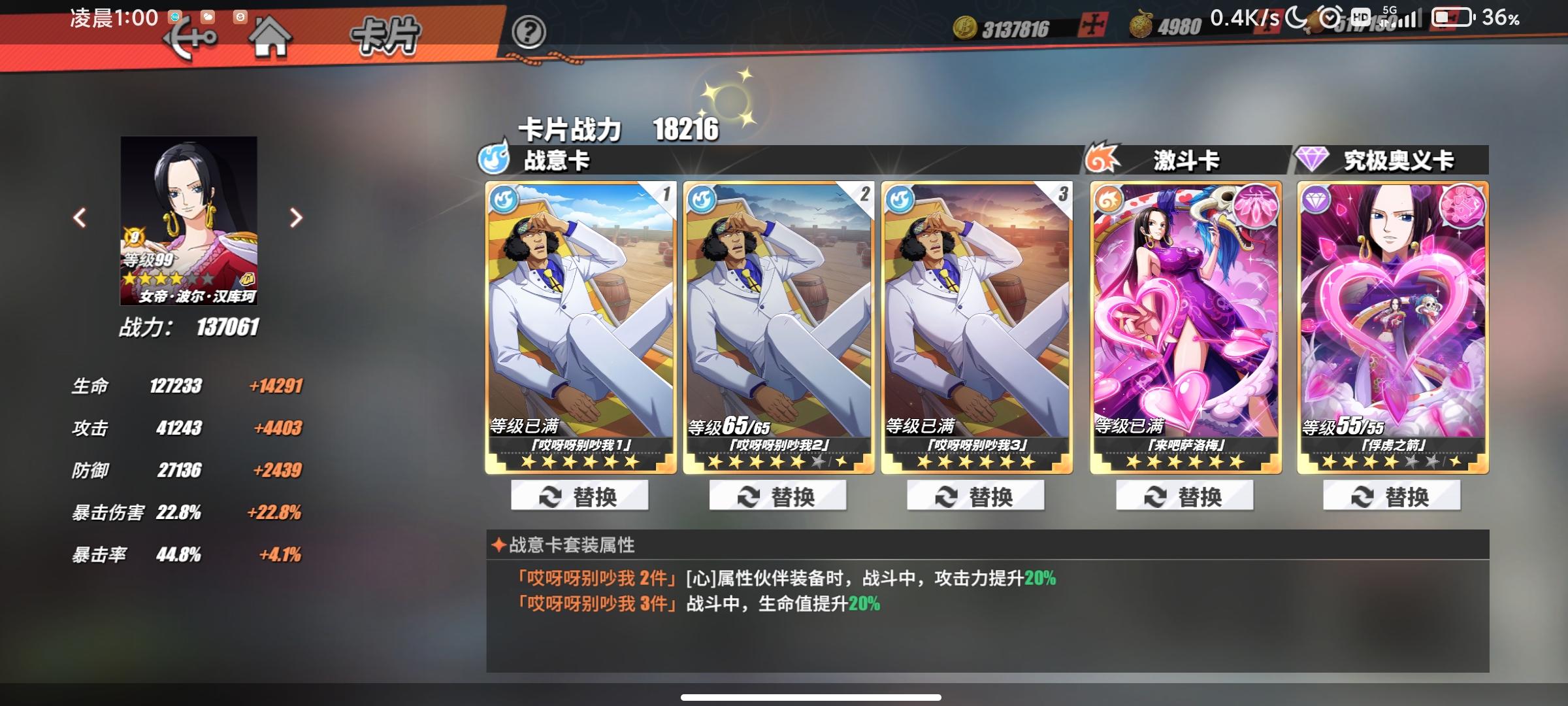Click the question mark help icon
The width and height of the screenshot is (1568, 706).
[x=531, y=31]
